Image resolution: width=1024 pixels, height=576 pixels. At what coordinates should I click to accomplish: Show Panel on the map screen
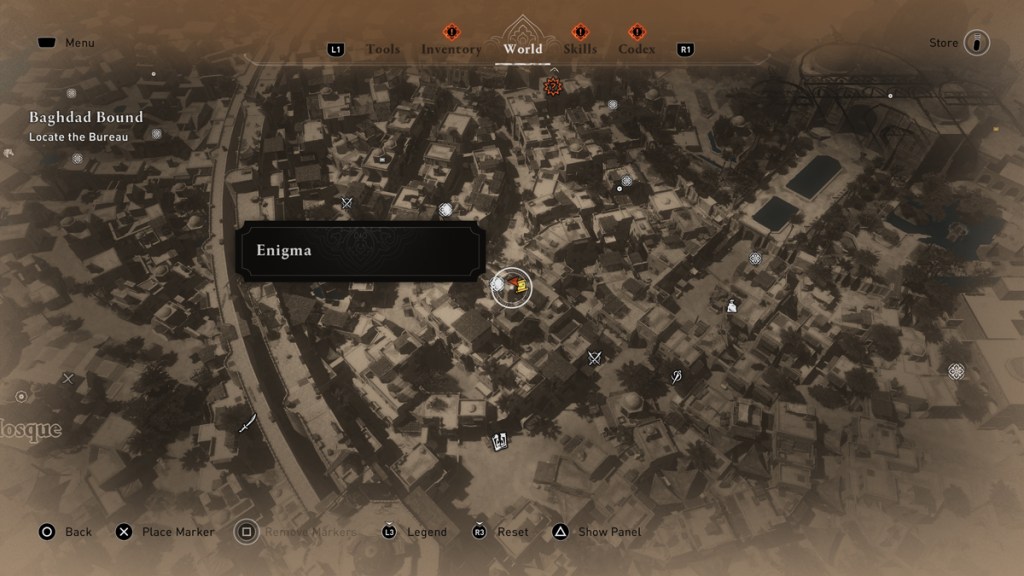click(598, 532)
